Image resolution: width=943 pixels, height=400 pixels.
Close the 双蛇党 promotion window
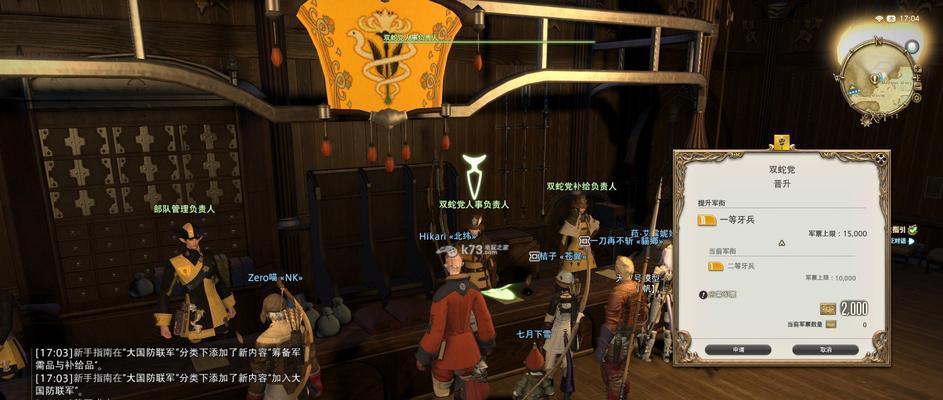tap(881, 158)
